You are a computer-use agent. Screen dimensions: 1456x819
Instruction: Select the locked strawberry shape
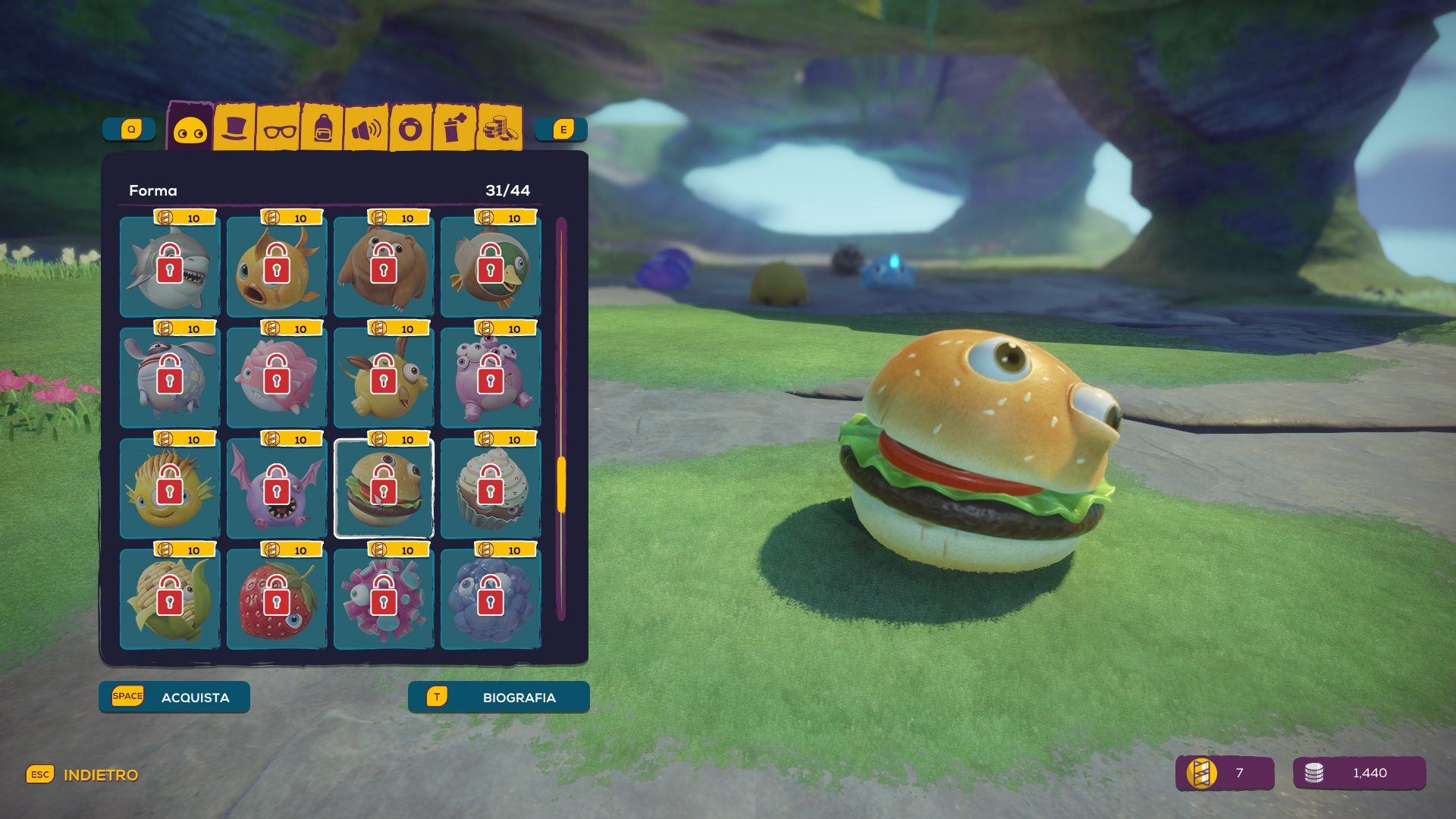click(x=277, y=599)
